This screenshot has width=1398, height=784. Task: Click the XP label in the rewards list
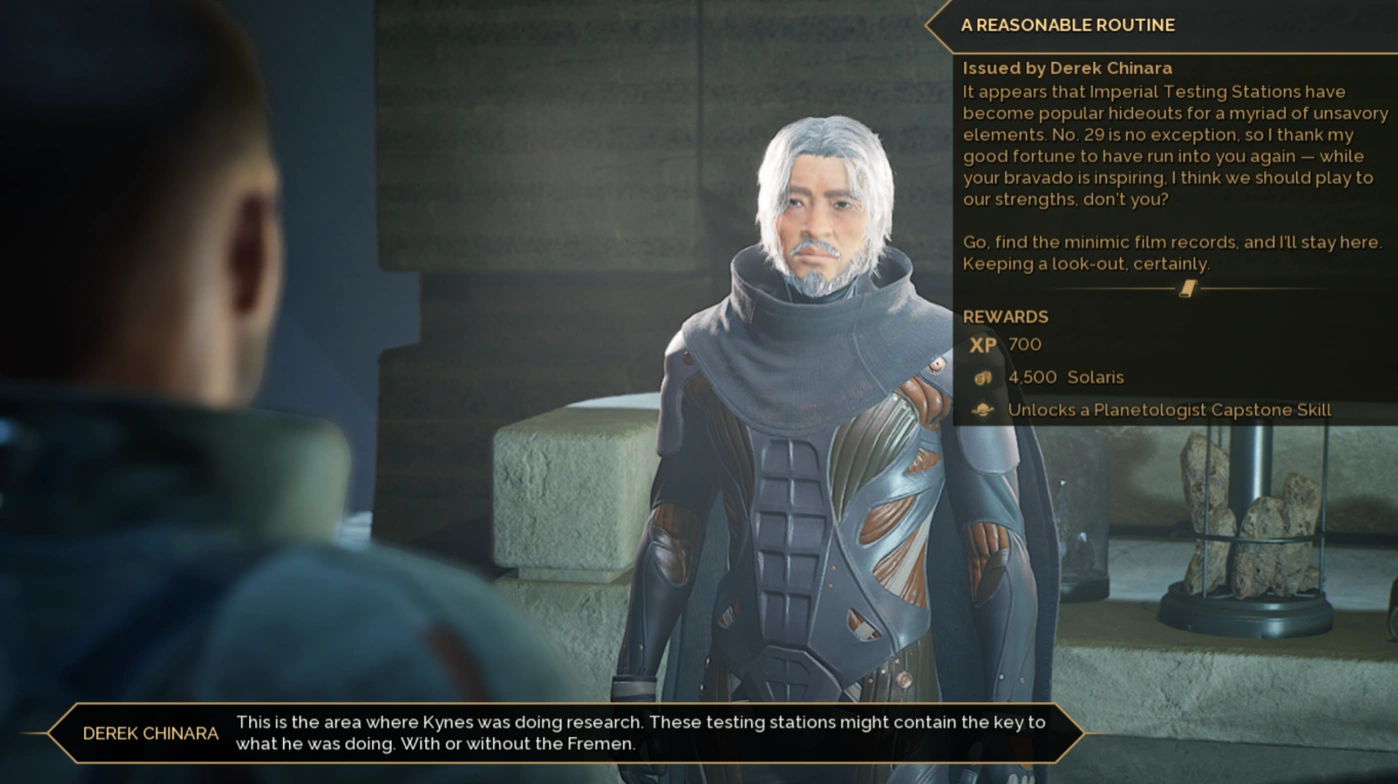(x=982, y=345)
